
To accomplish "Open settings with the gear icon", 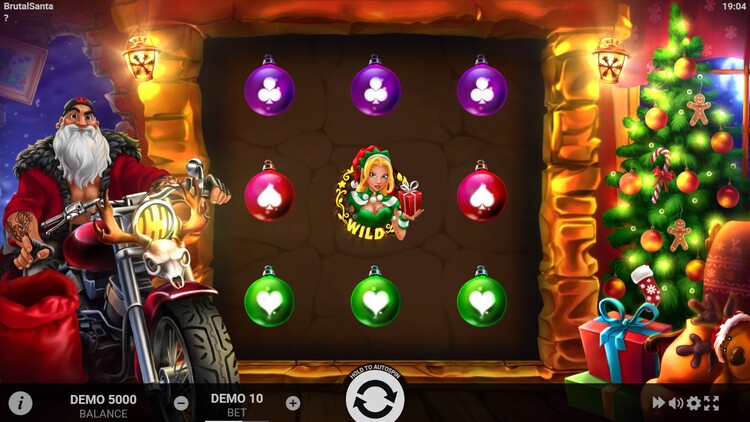I will tap(693, 403).
